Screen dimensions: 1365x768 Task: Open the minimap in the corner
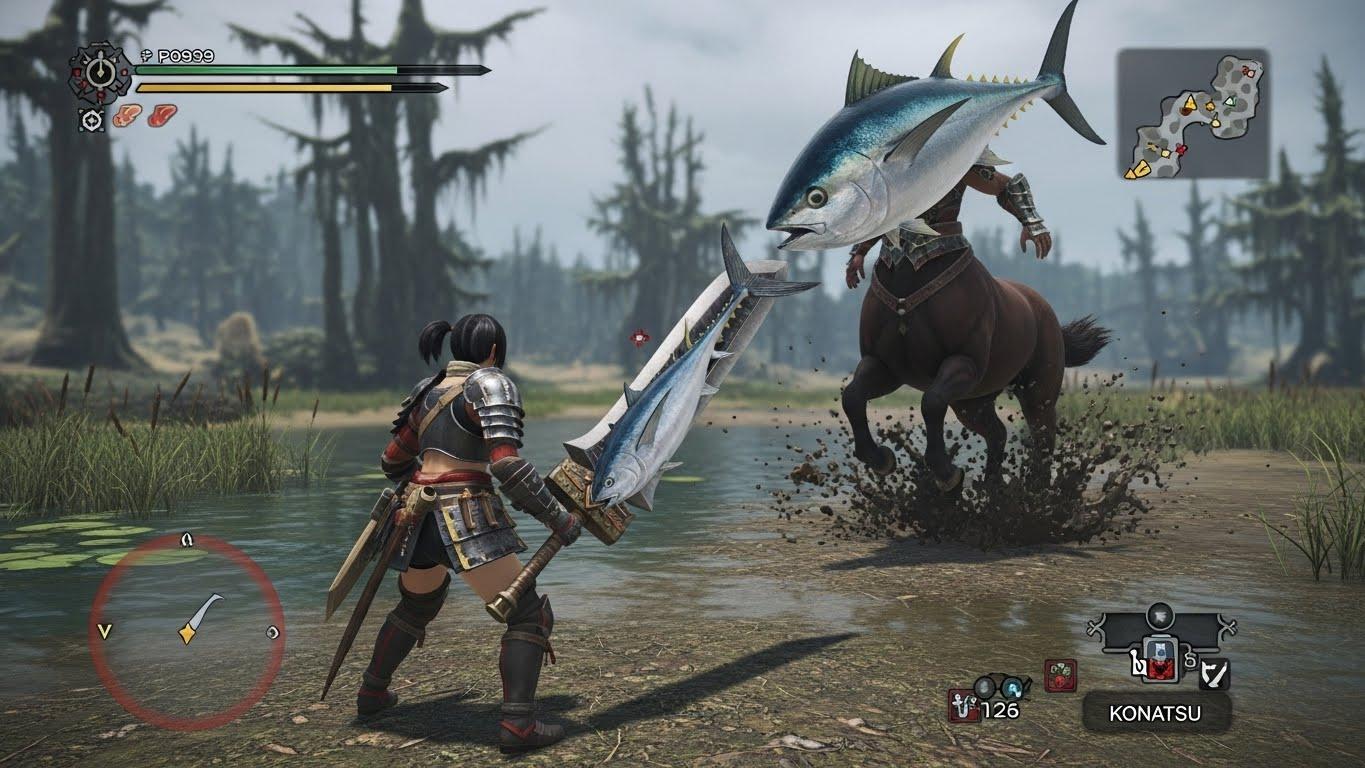1192,114
